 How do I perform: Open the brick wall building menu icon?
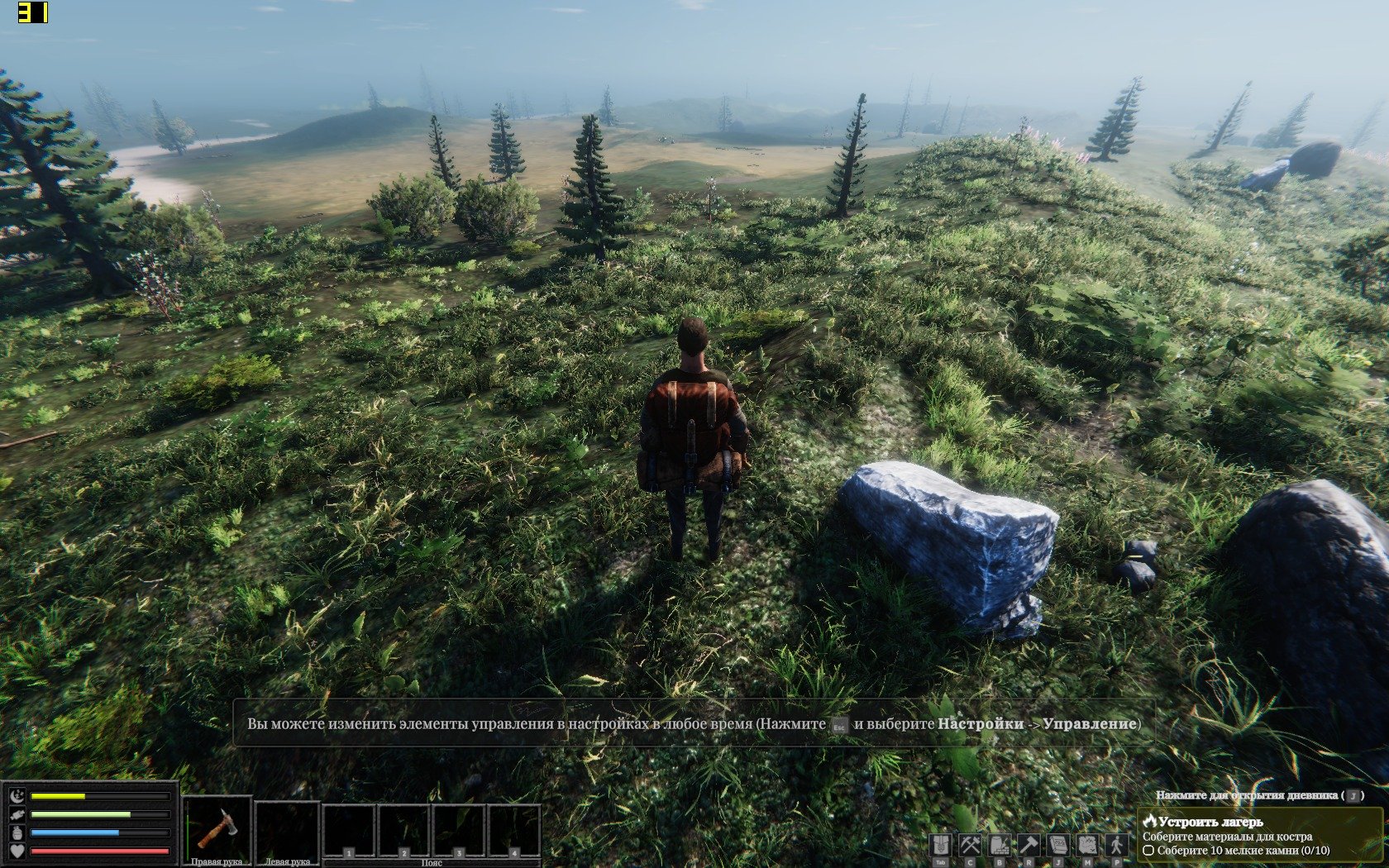pos(1000,845)
